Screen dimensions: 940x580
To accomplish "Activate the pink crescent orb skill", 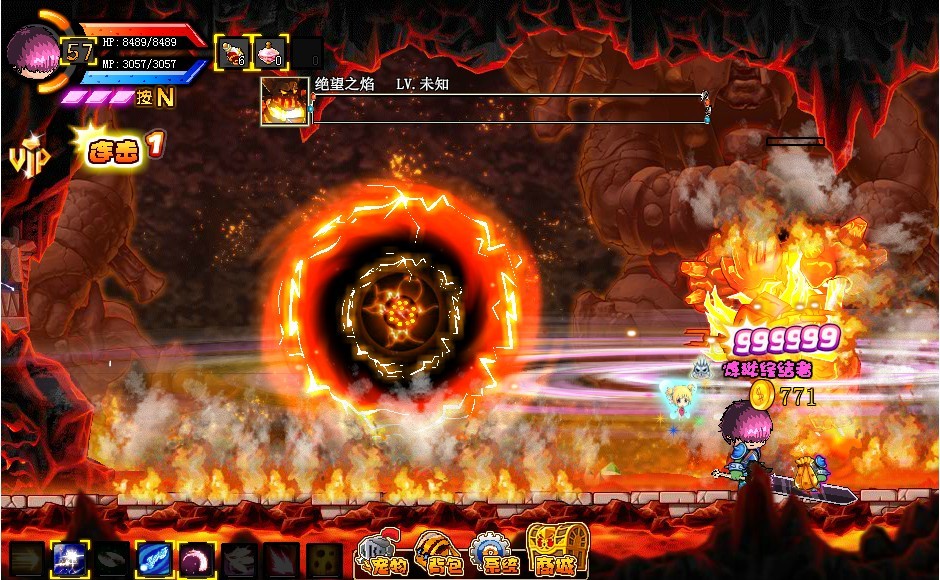I will 196,559.
